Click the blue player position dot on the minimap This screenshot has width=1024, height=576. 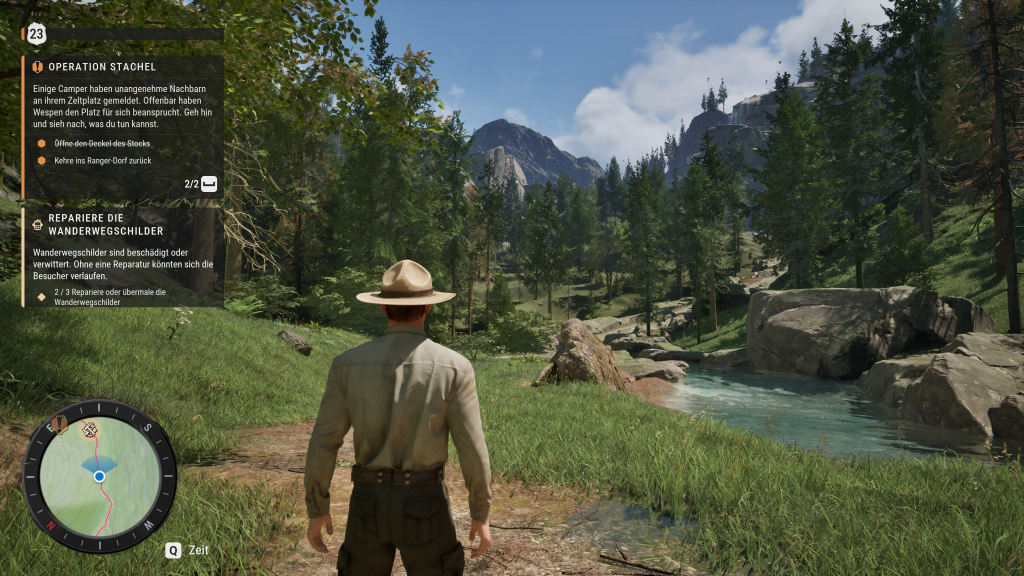pos(99,477)
